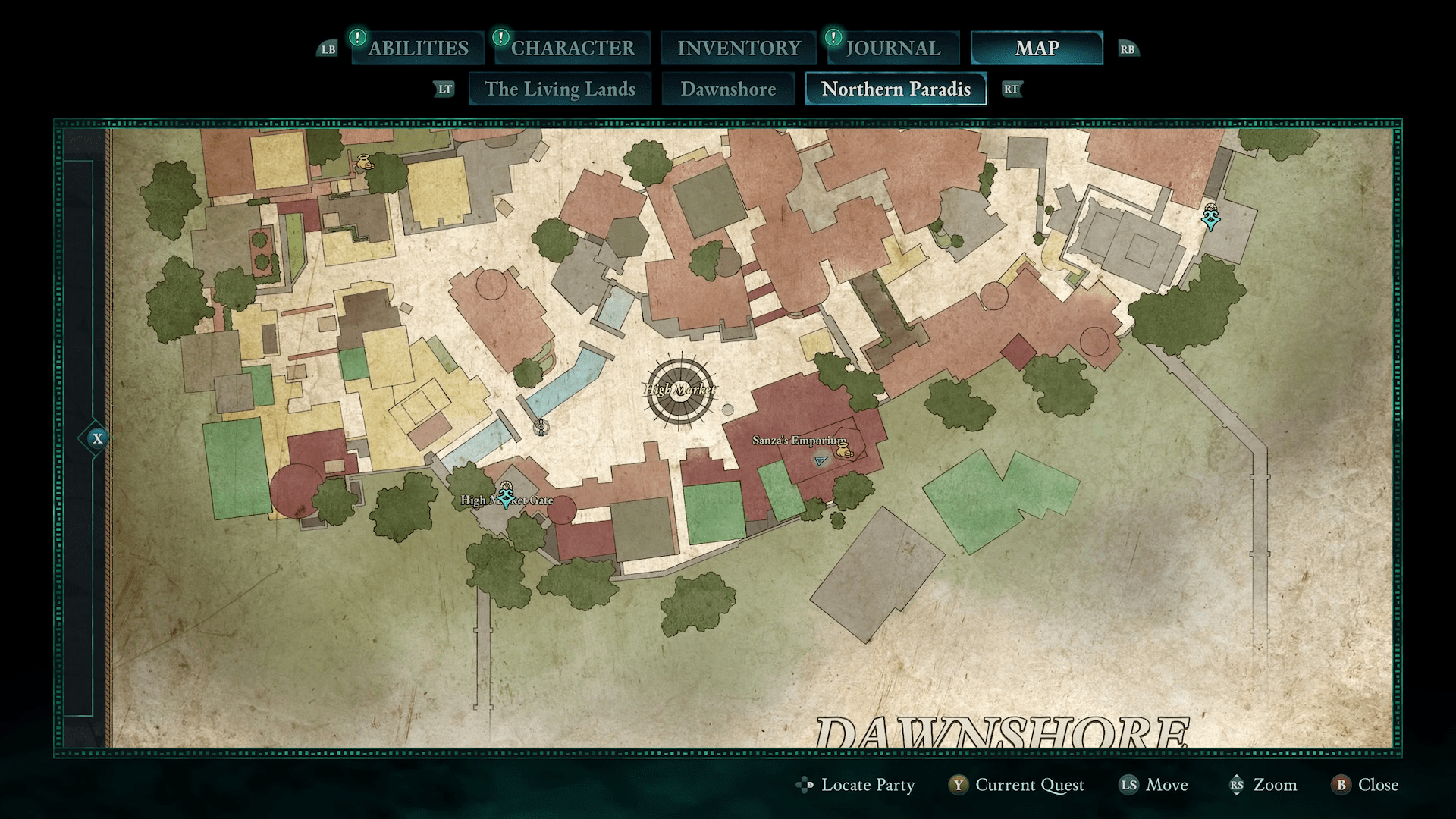
Task: Click the LB bumper icon left of Abilities
Action: (x=328, y=48)
